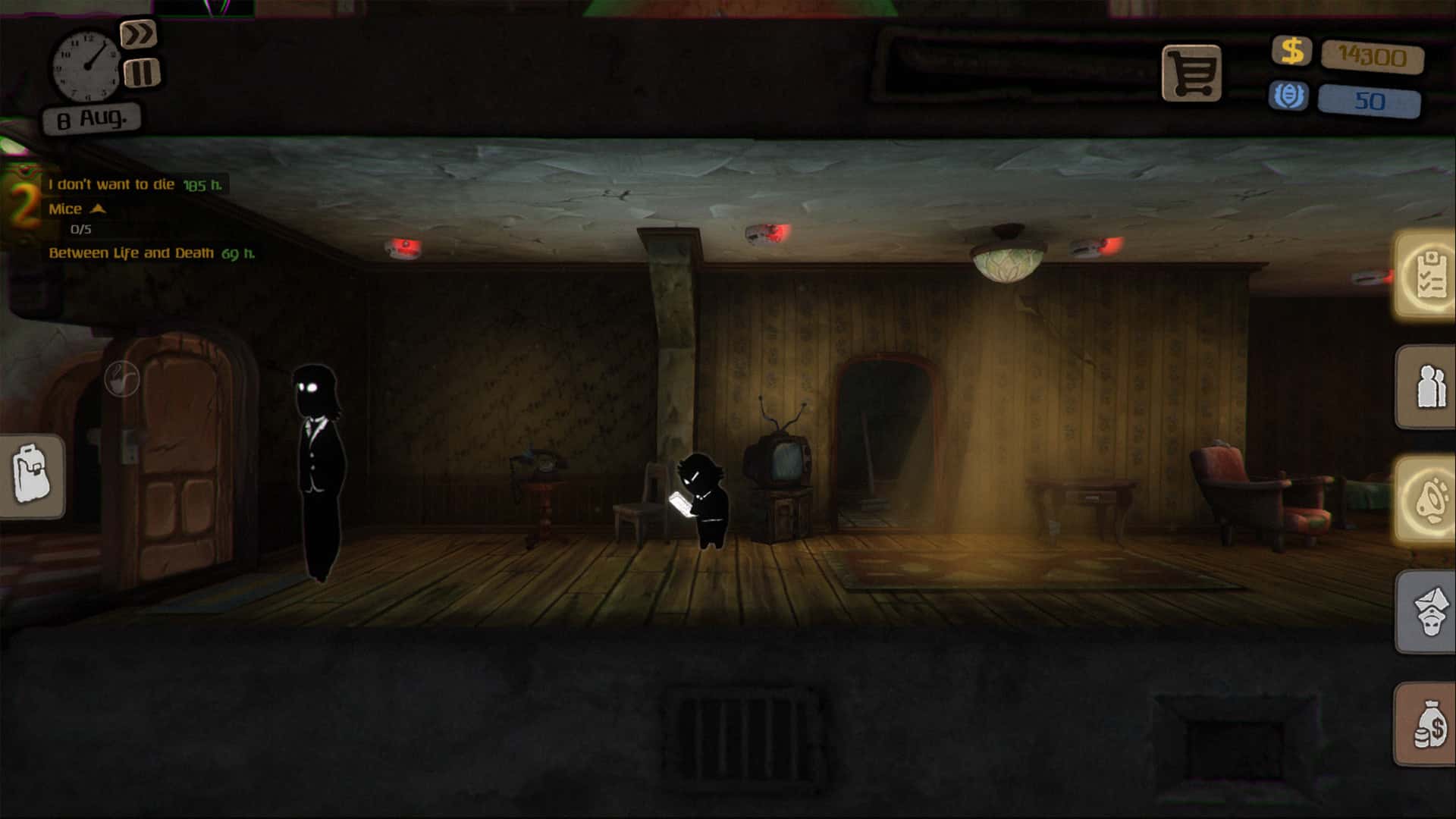Collapse the Mice objective list
This screenshot has height=819, width=1456.
coord(99,210)
